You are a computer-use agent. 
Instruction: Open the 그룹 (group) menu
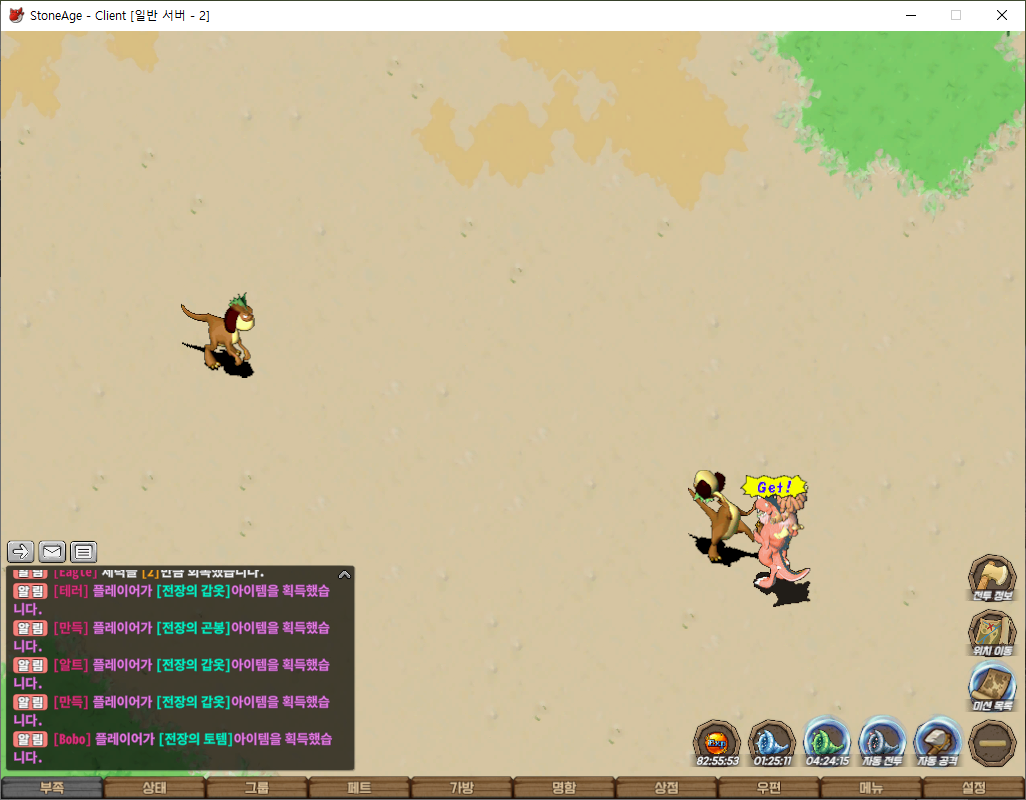click(x=257, y=788)
